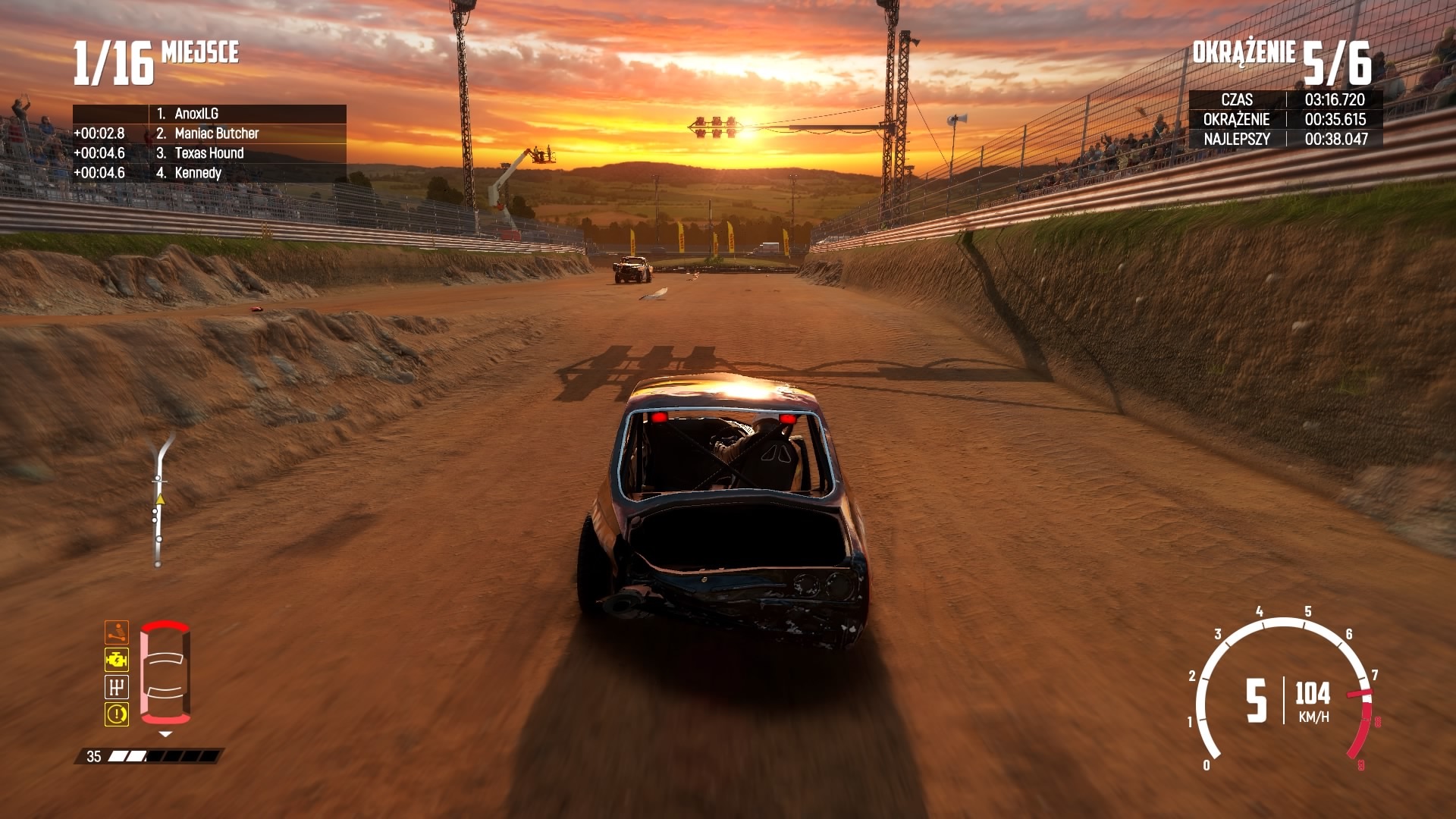Click the gearbox damage icon
Screen dimensions: 1456x819
pyautogui.click(x=117, y=687)
